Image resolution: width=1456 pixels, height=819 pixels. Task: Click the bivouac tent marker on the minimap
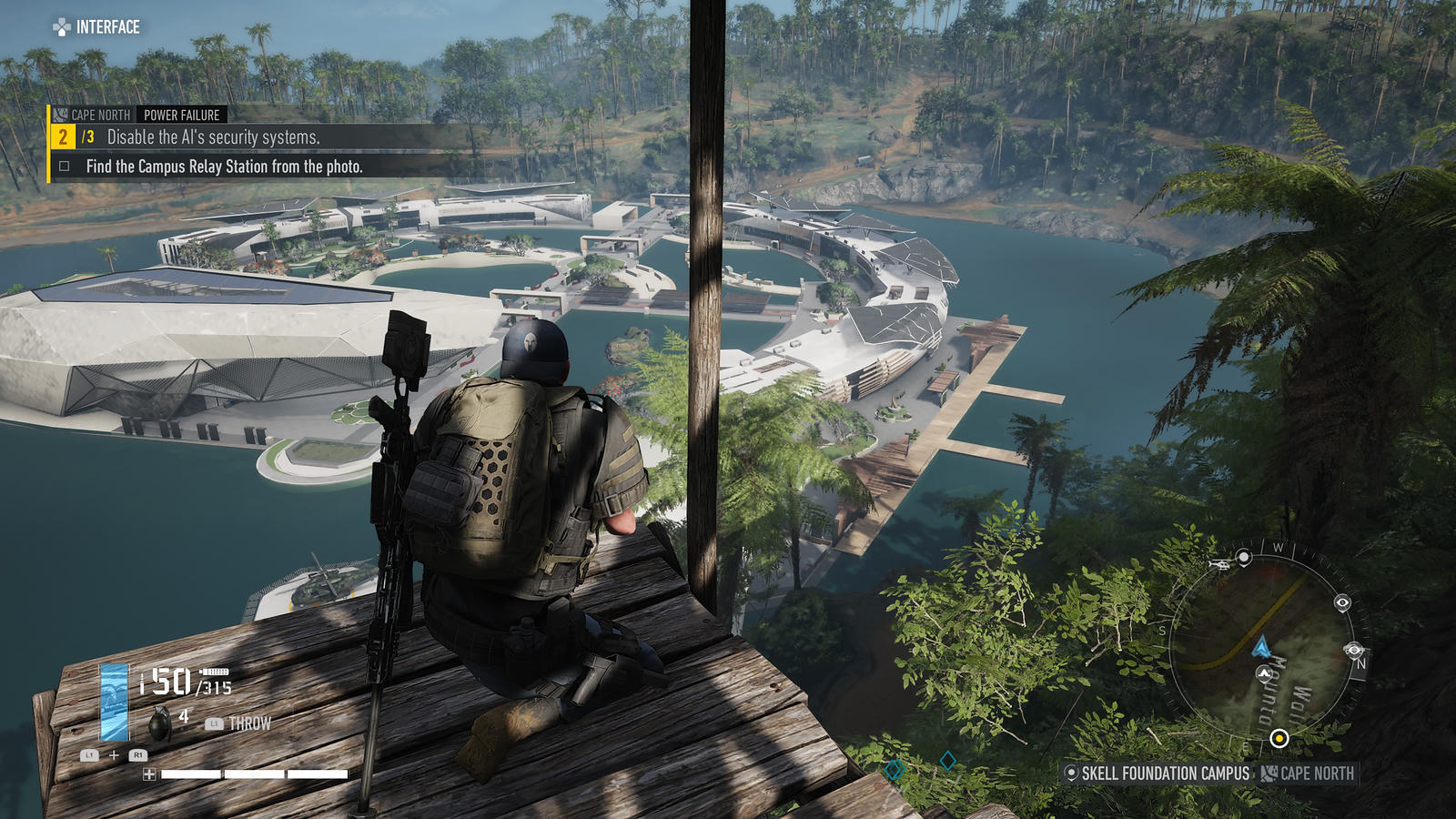pyautogui.click(x=1264, y=673)
